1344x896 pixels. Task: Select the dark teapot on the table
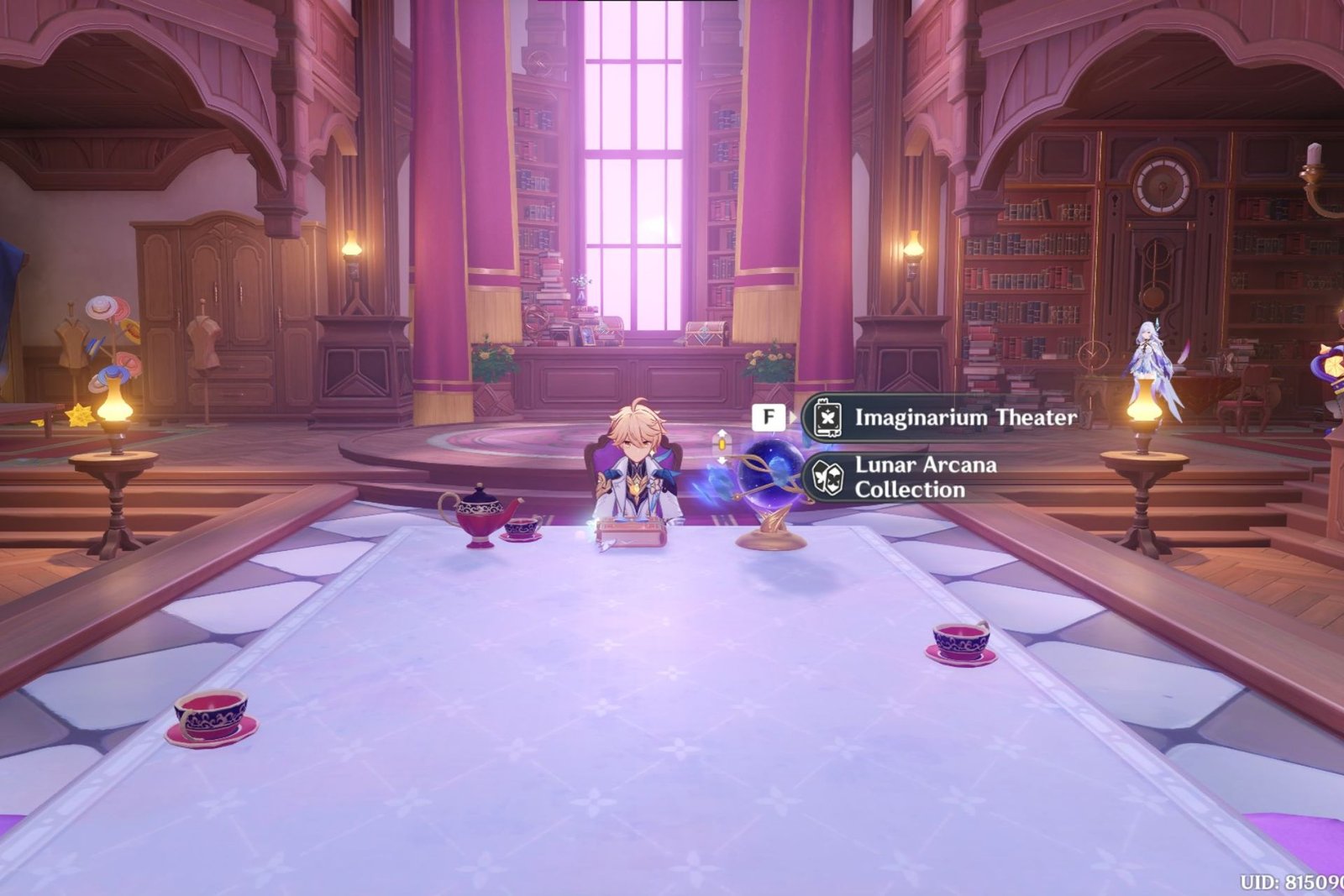[x=479, y=516]
